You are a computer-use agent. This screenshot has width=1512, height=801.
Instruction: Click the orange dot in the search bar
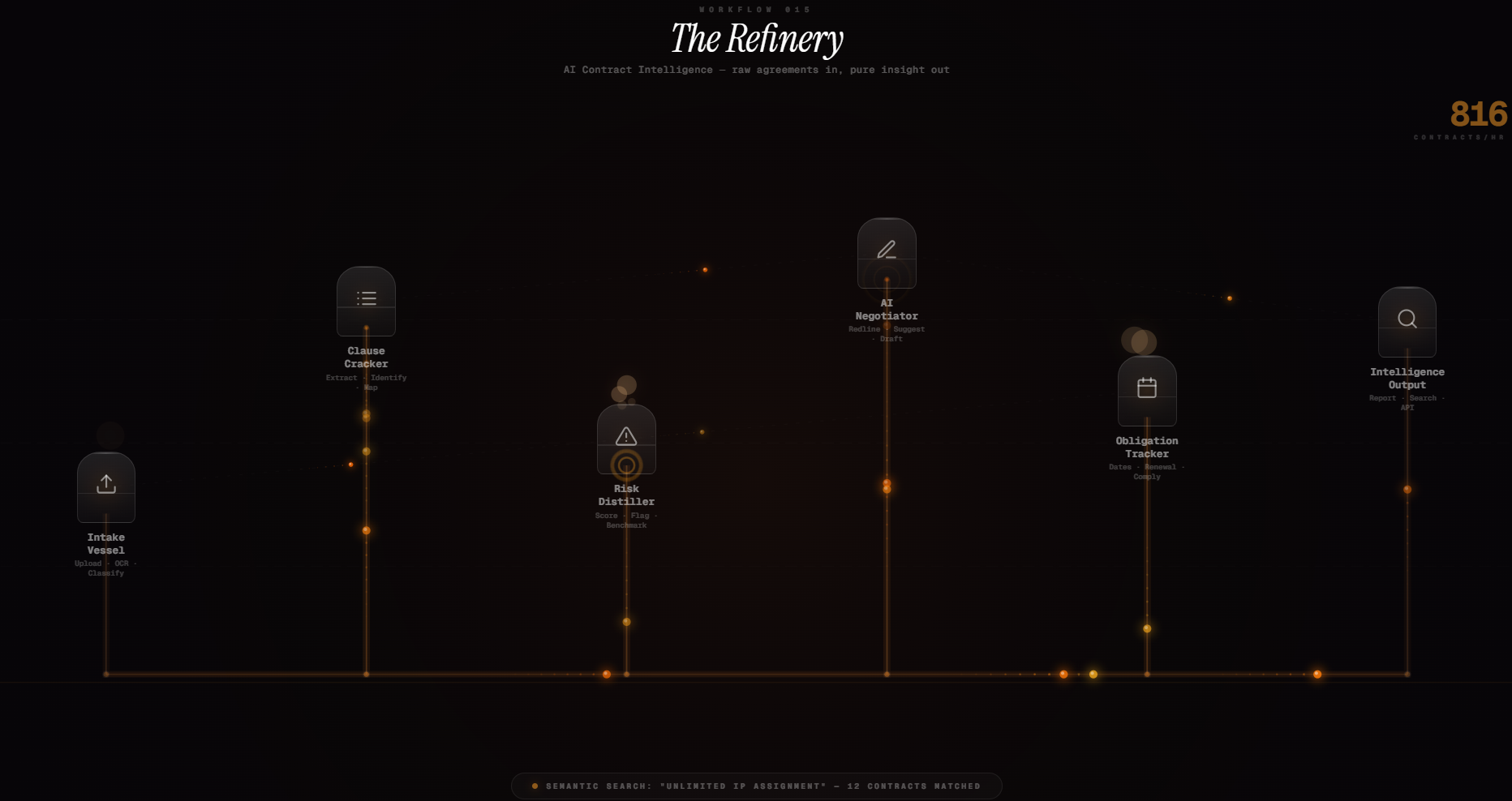[x=535, y=786]
